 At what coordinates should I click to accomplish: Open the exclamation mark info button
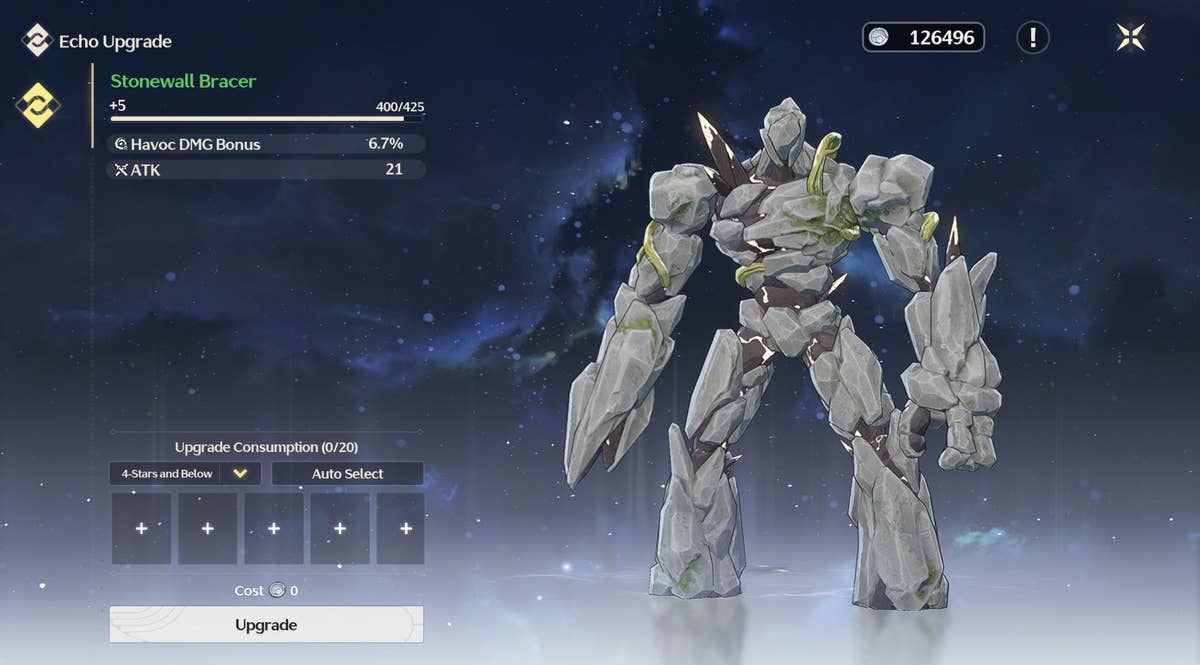click(x=1032, y=38)
